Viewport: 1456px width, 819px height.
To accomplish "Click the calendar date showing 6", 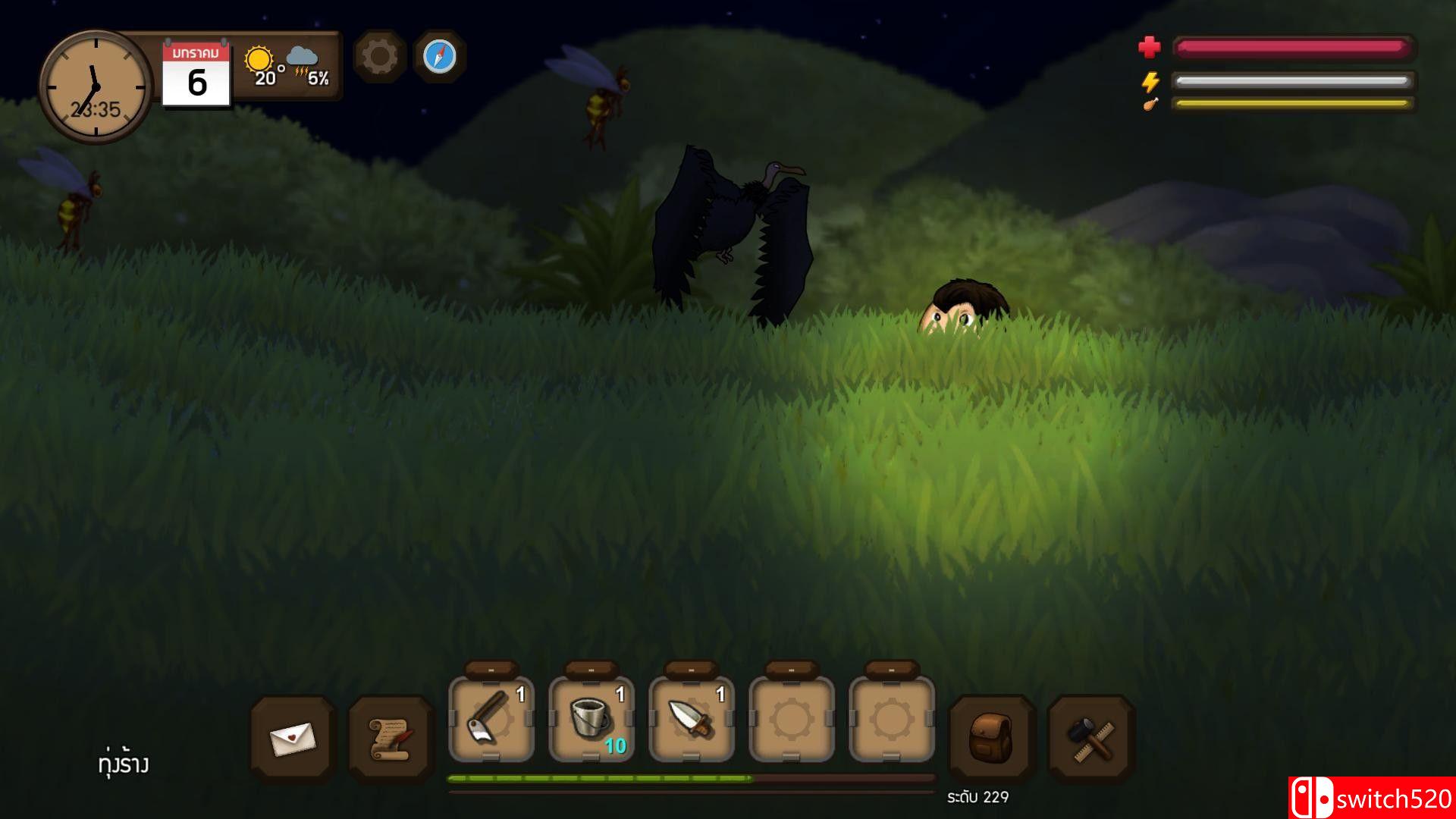I will (x=196, y=74).
